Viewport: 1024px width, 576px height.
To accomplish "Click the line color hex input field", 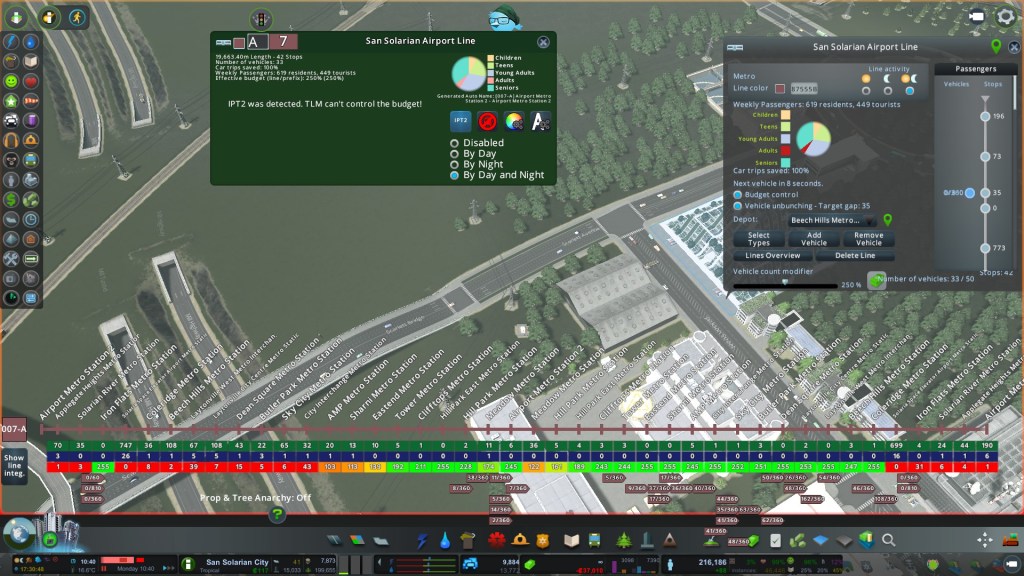I will tap(805, 90).
